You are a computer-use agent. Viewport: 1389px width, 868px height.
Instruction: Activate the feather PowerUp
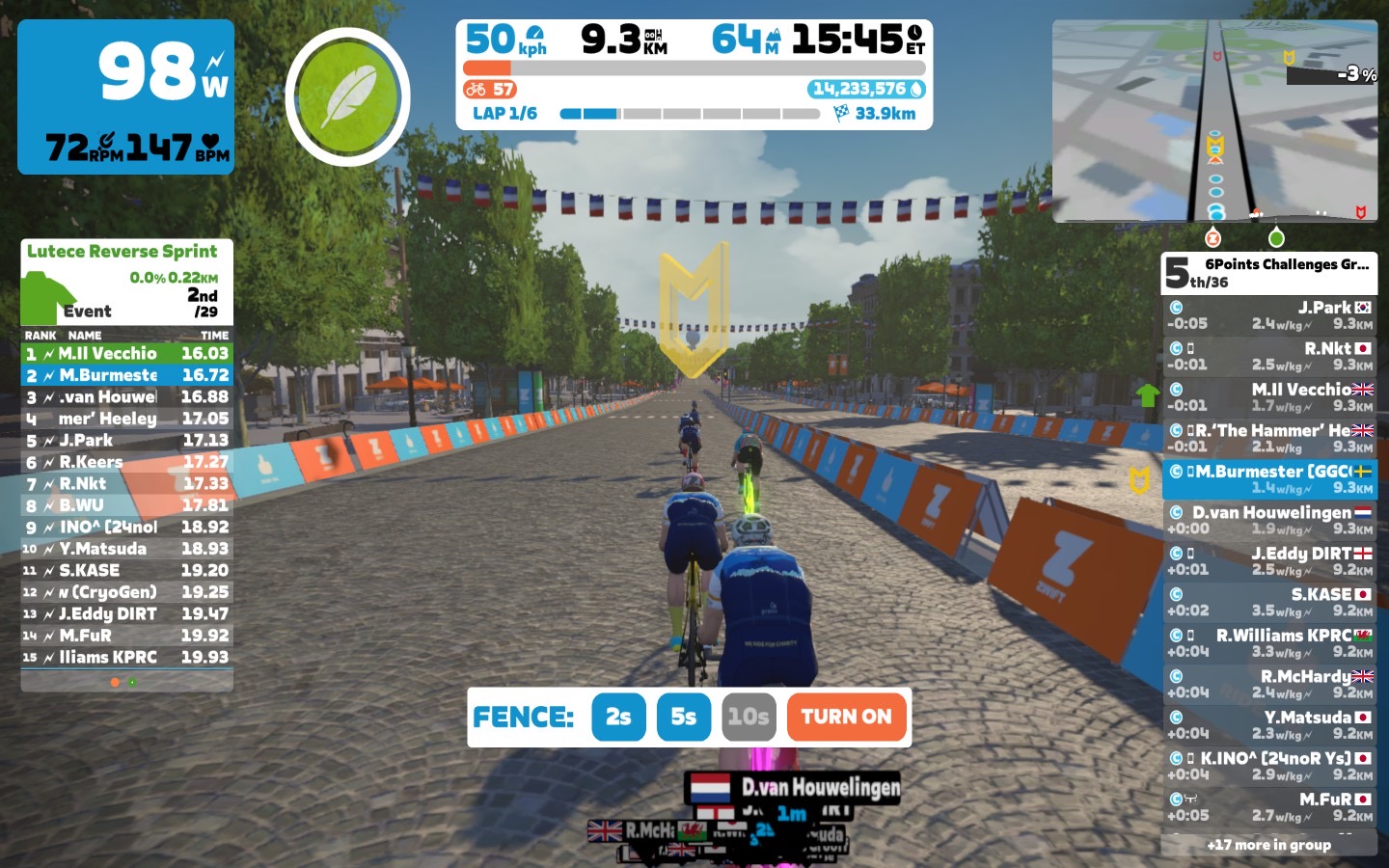[347, 96]
